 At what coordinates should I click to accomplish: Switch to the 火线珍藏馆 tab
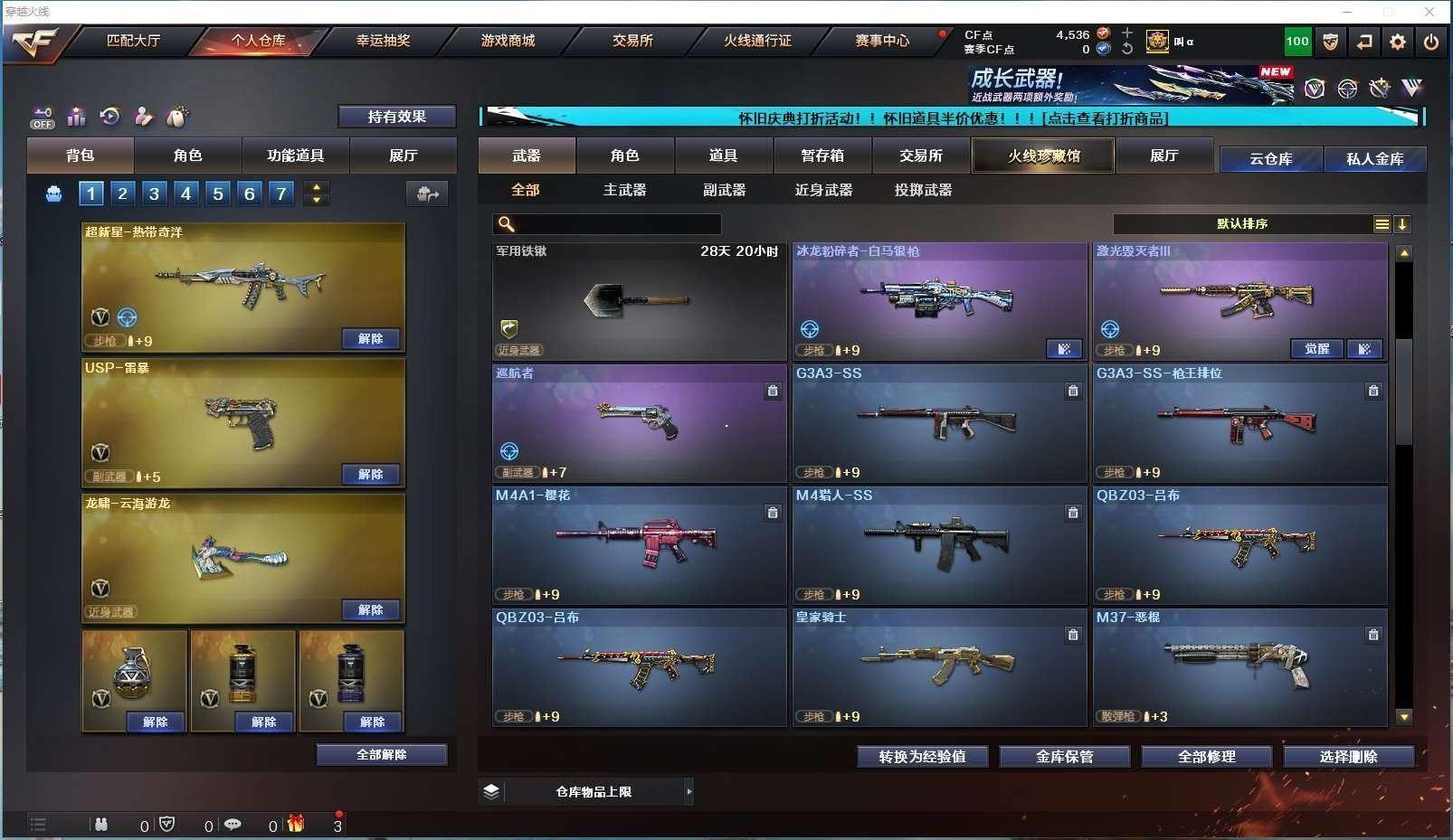(1043, 156)
